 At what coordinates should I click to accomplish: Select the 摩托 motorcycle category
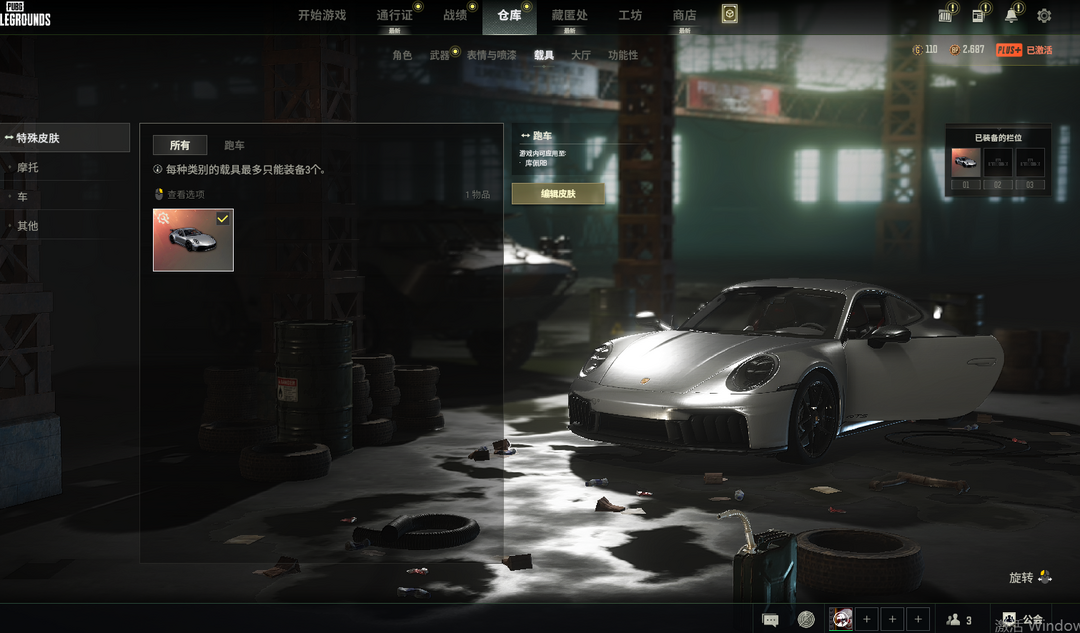pos(28,168)
